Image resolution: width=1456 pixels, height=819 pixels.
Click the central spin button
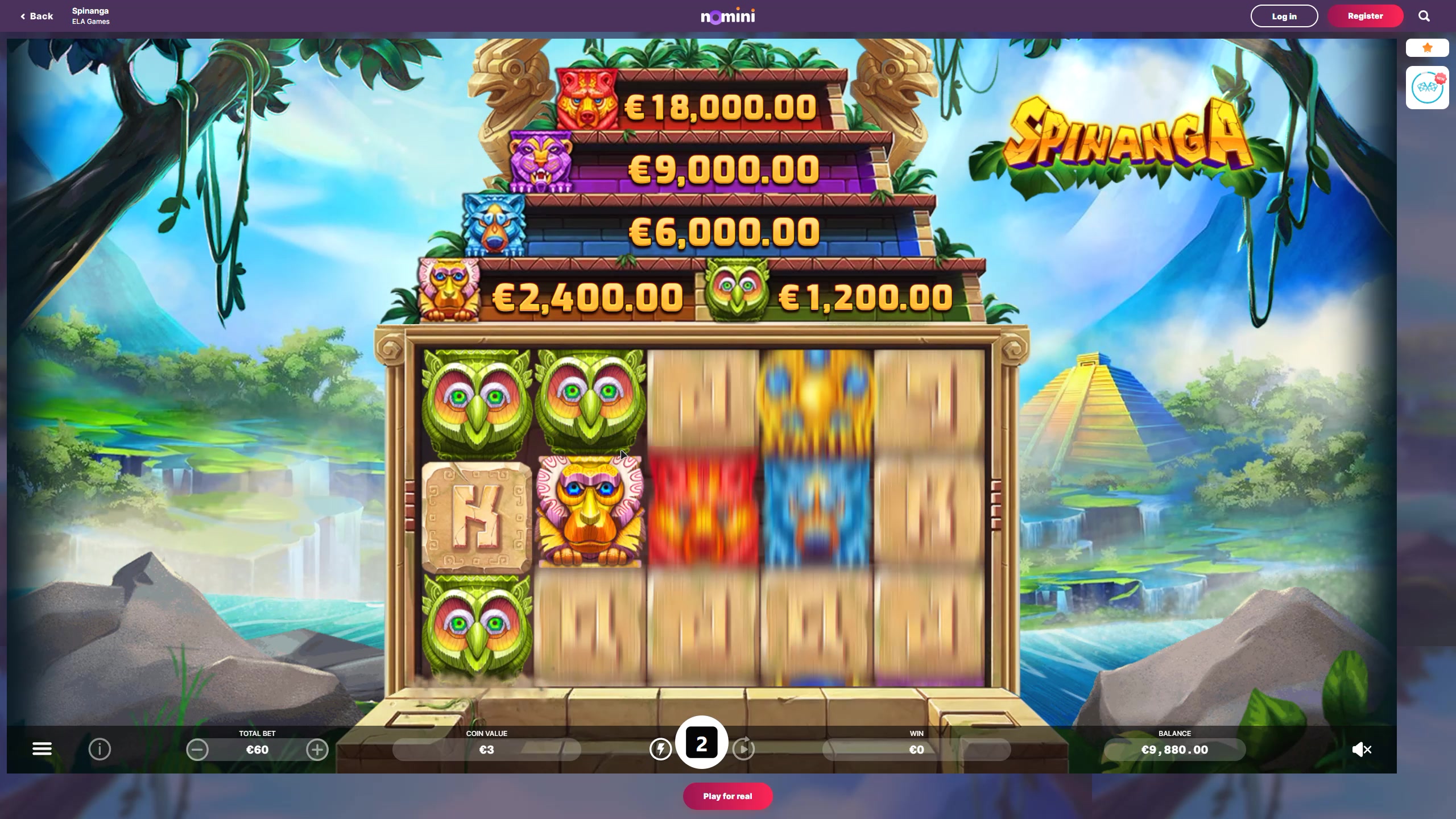[701, 743]
